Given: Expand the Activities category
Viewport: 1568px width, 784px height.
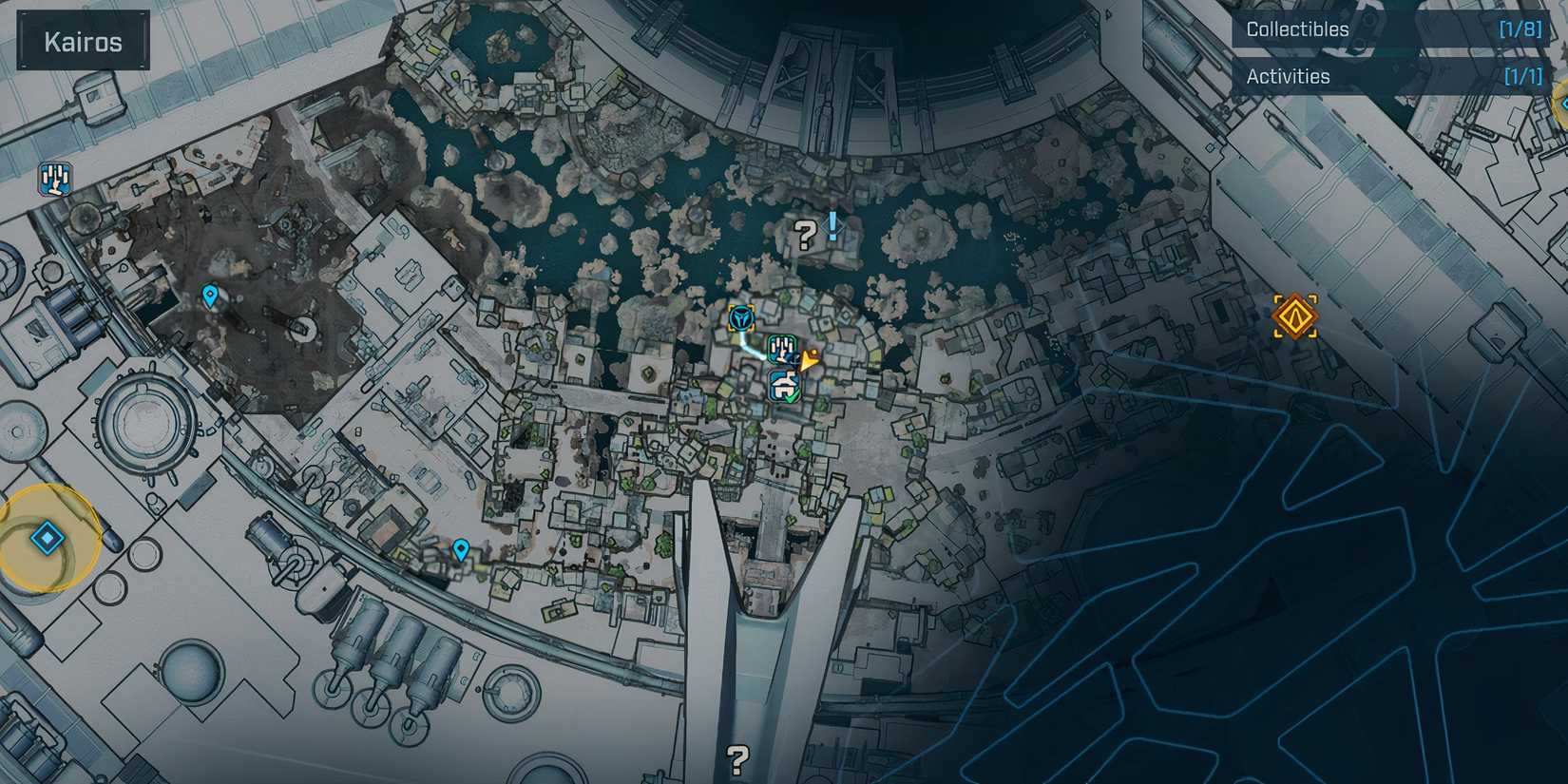Looking at the screenshot, I should (1289, 76).
